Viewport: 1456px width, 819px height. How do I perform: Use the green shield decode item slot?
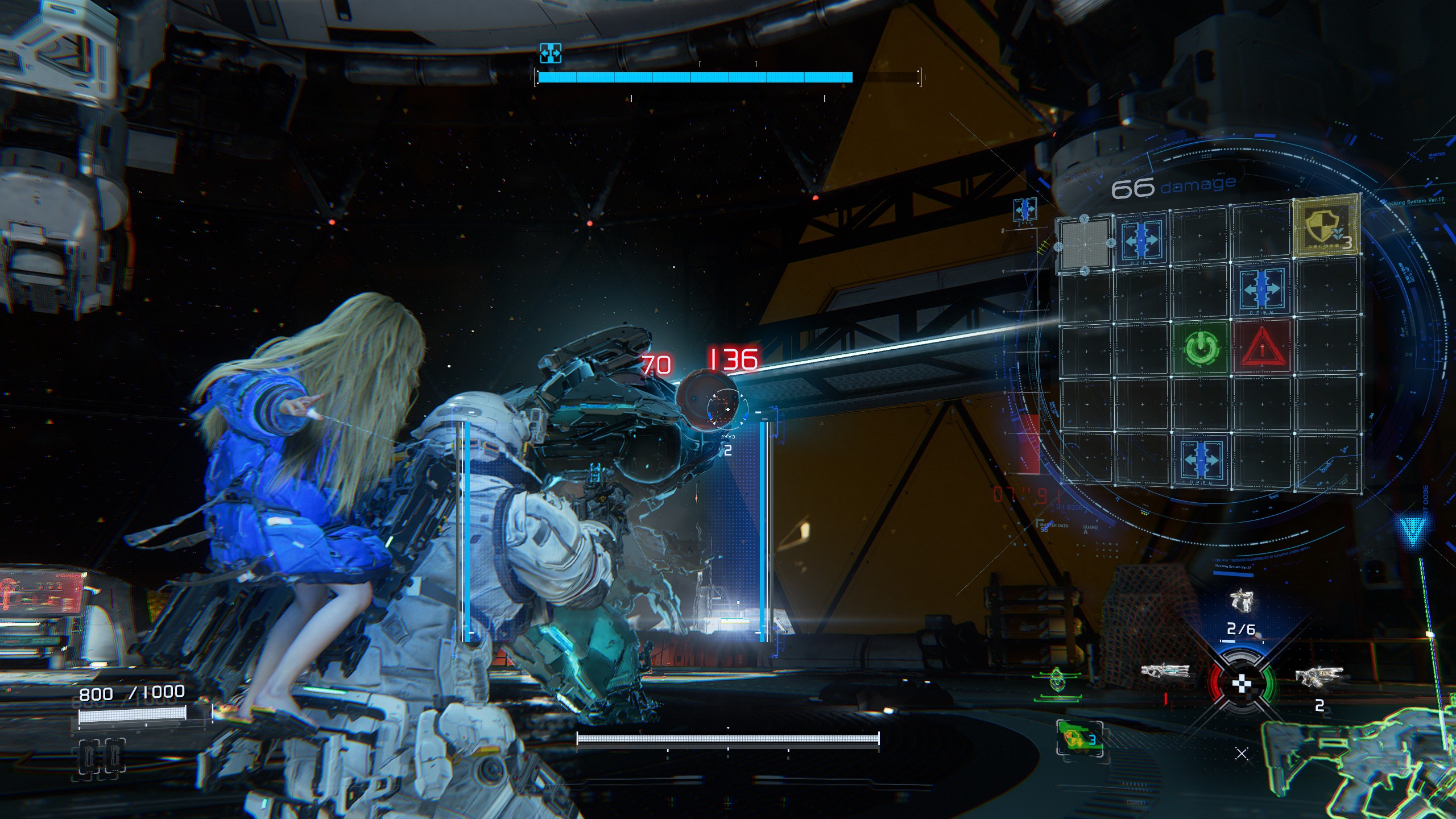click(1079, 739)
